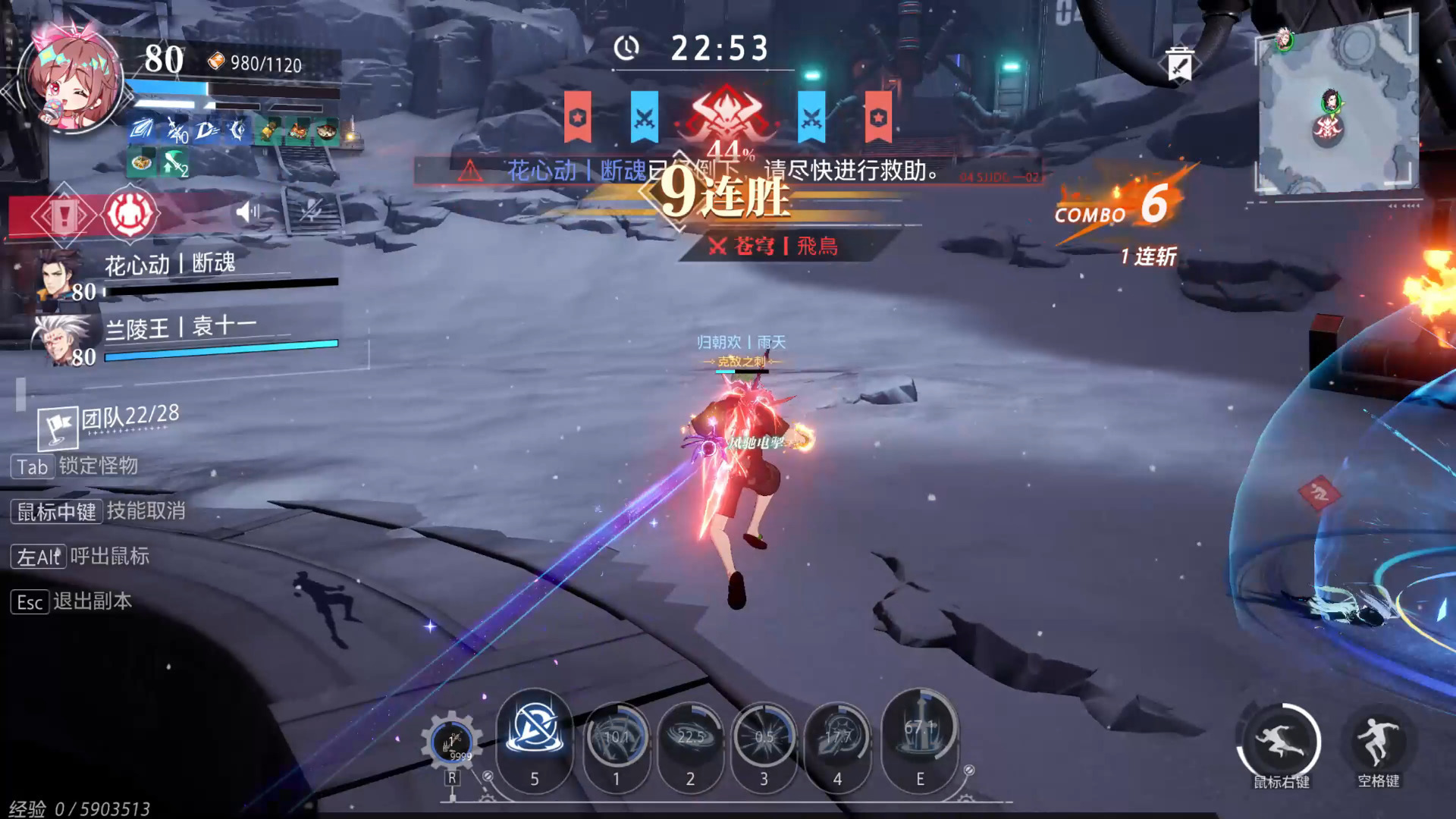Use the burst skill in slot 3

(x=764, y=738)
